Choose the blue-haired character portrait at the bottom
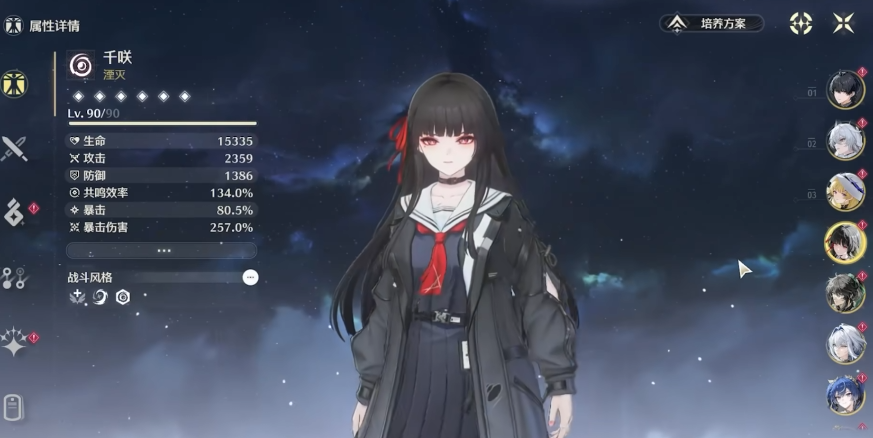The width and height of the screenshot is (873, 438). click(x=844, y=395)
